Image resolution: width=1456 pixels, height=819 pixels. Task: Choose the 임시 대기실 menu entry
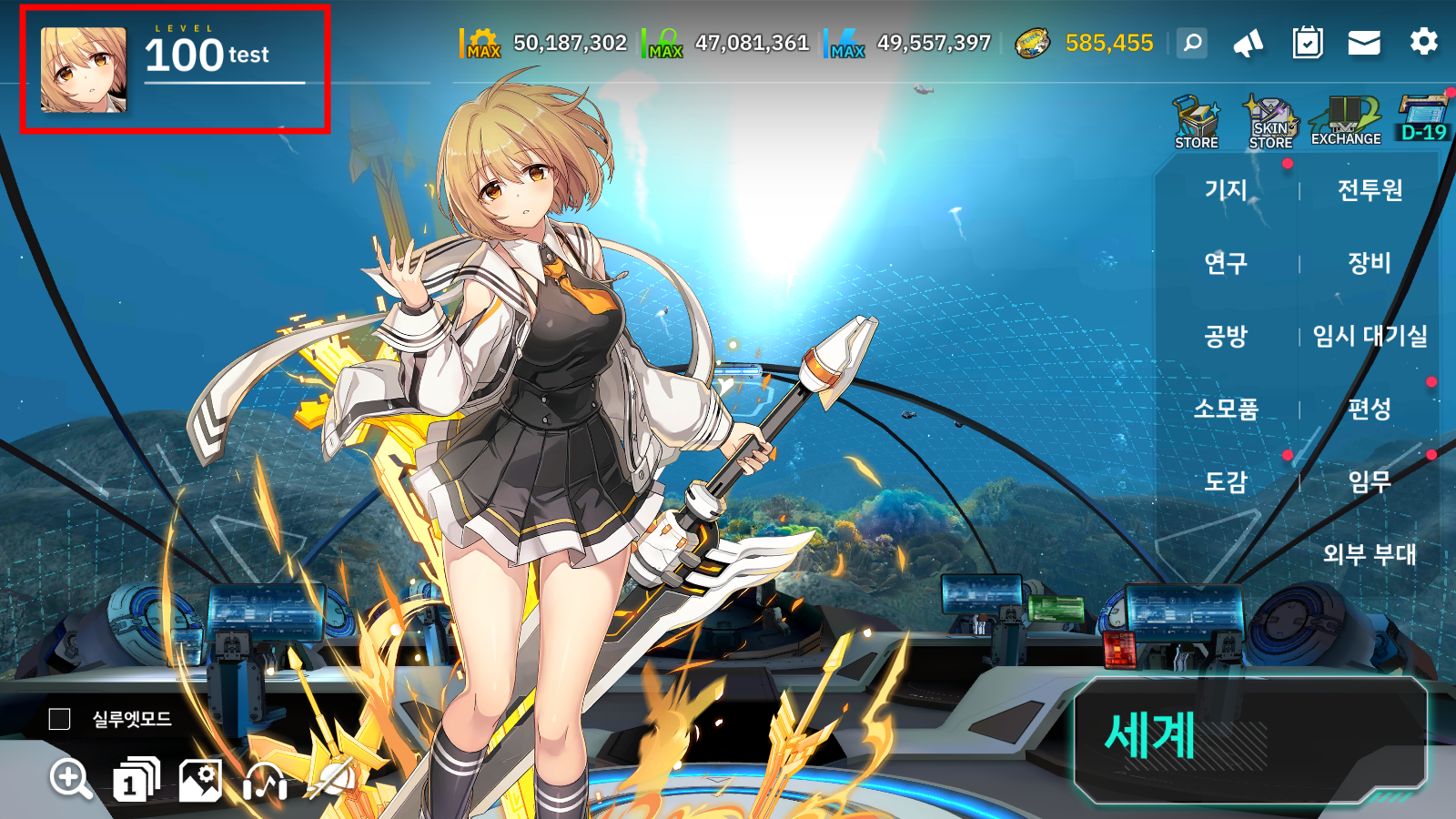click(1370, 336)
